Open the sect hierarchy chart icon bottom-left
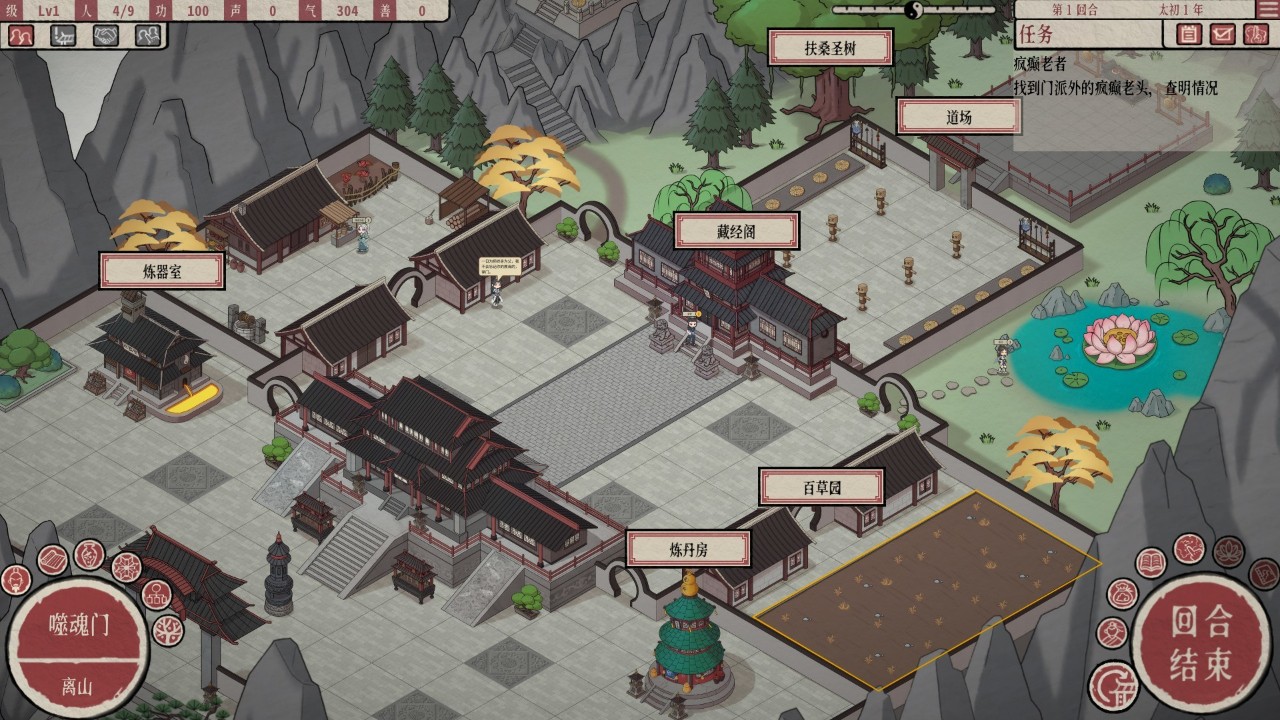The height and width of the screenshot is (720, 1280). click(157, 596)
